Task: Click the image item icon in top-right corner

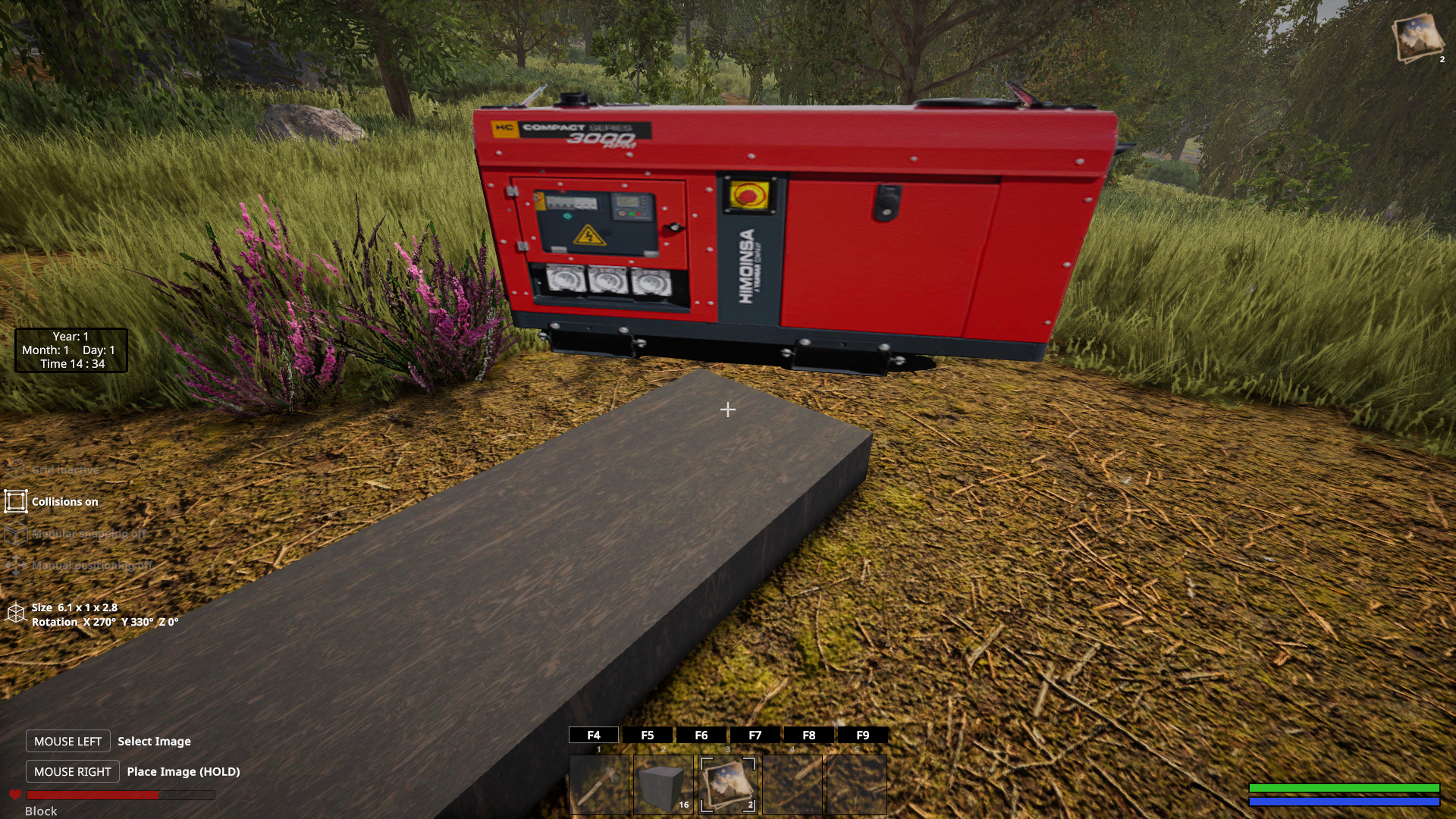Action: coord(1417,36)
